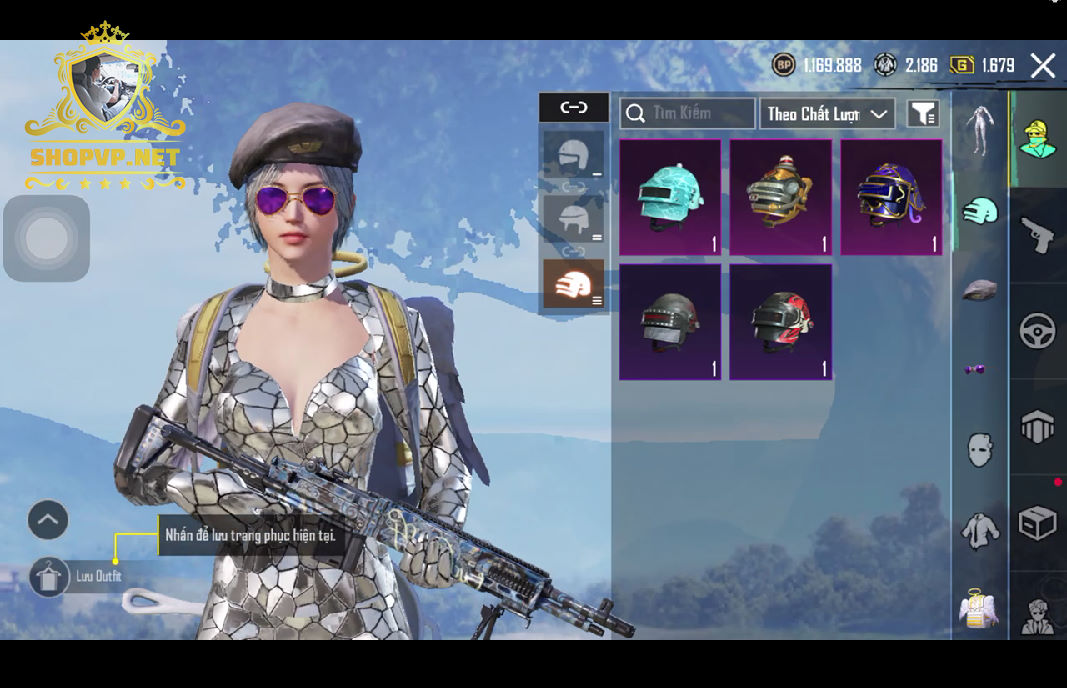This screenshot has width=1067, height=688.
Task: Select the cyan cracked-ice helmet skin
Action: [x=670, y=197]
